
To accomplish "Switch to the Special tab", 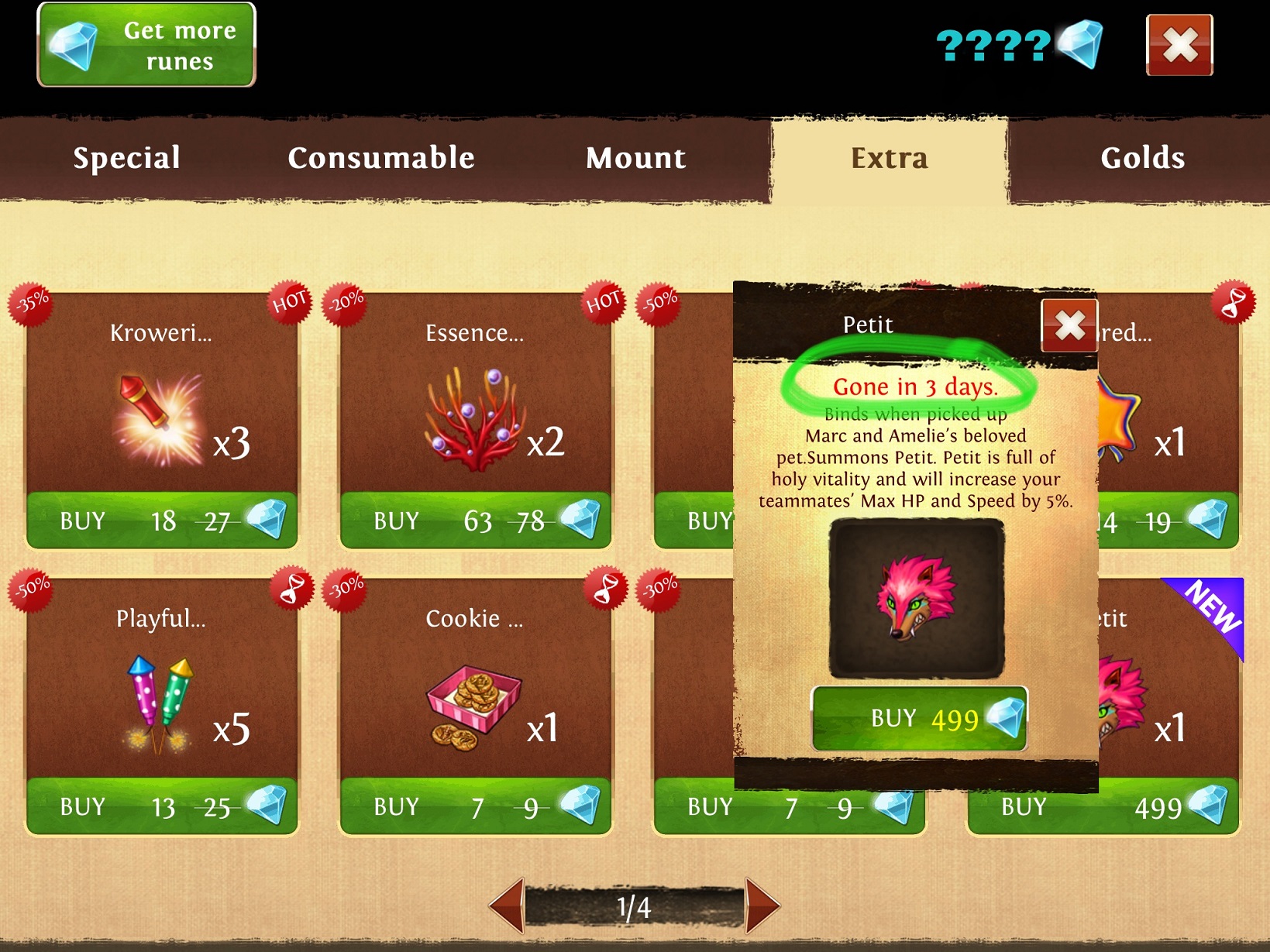I will coord(126,158).
